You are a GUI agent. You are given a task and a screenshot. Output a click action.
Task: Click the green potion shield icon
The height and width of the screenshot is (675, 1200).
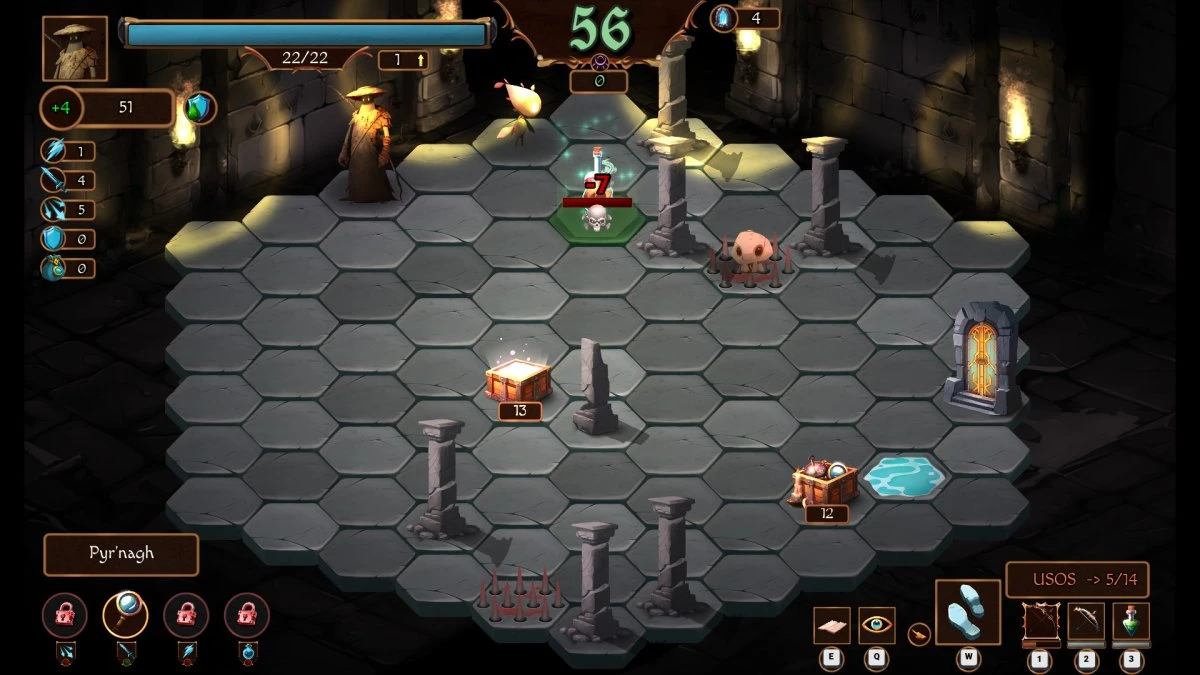(x=201, y=108)
